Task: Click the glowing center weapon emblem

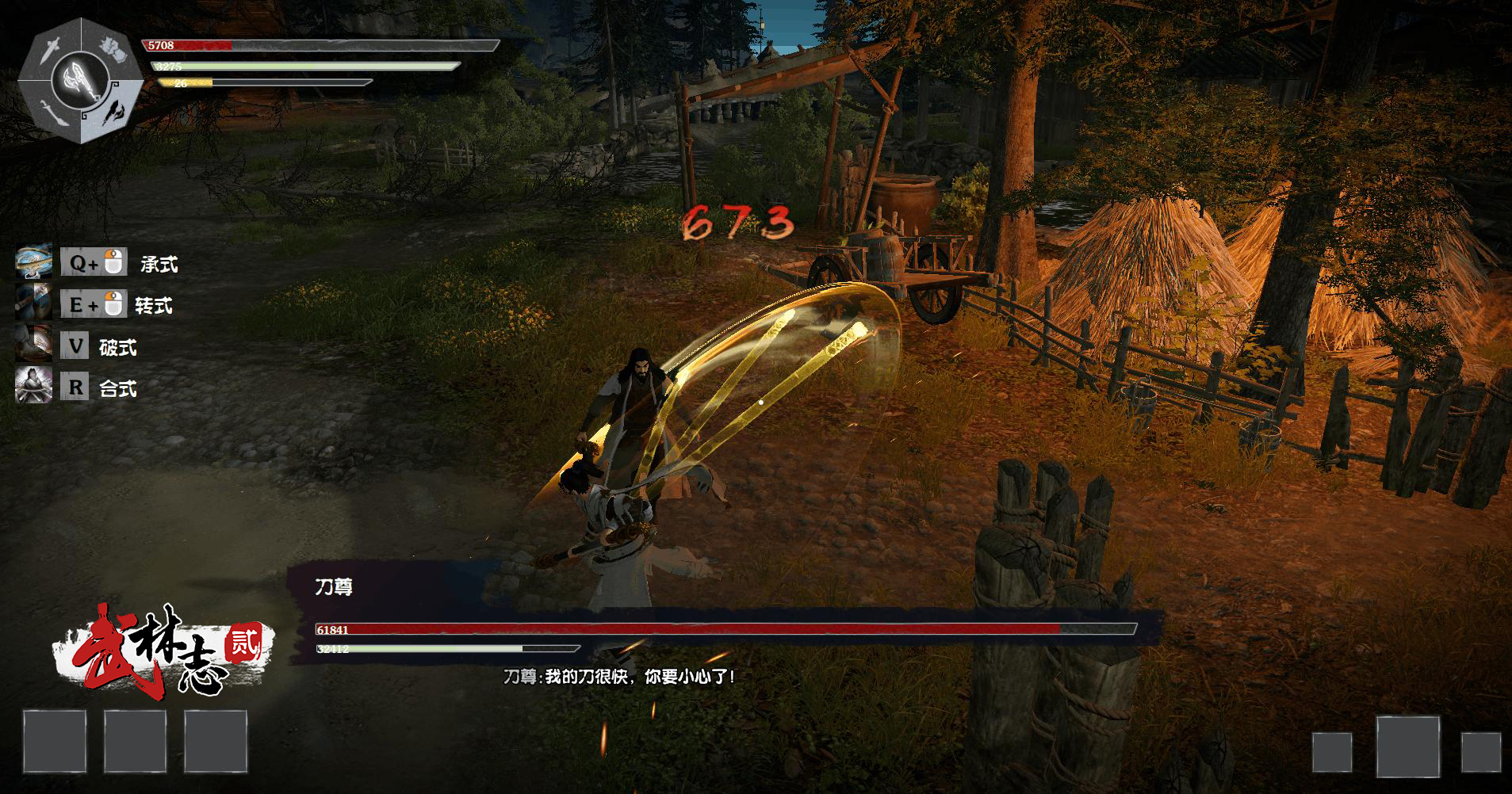Action: (x=81, y=79)
